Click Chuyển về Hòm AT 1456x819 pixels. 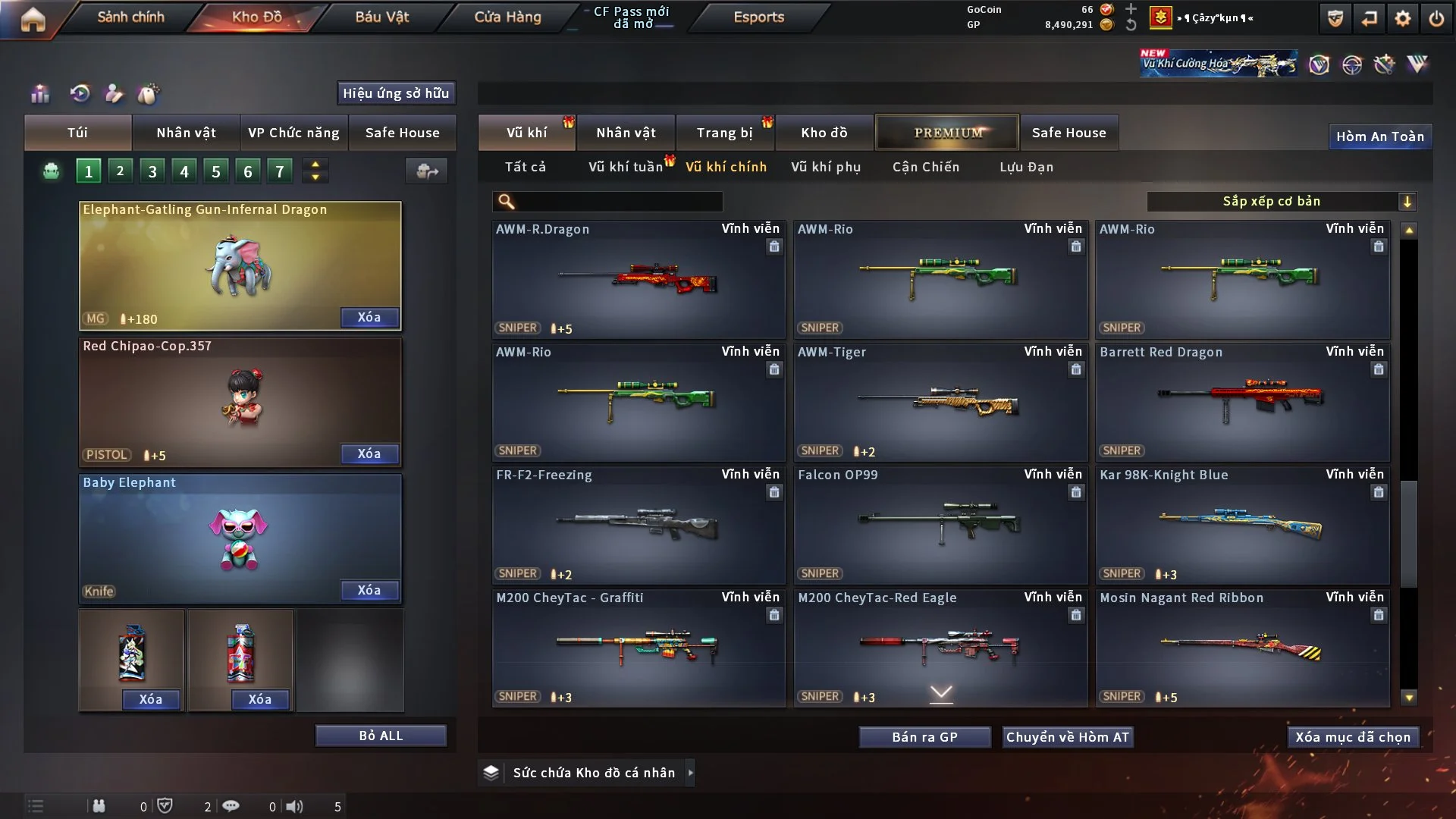click(1067, 737)
